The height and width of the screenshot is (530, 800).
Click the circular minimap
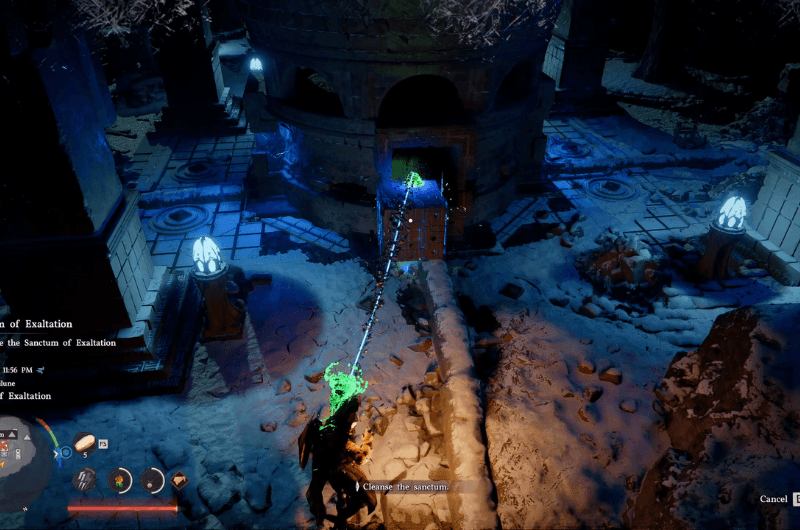[x=22, y=450]
